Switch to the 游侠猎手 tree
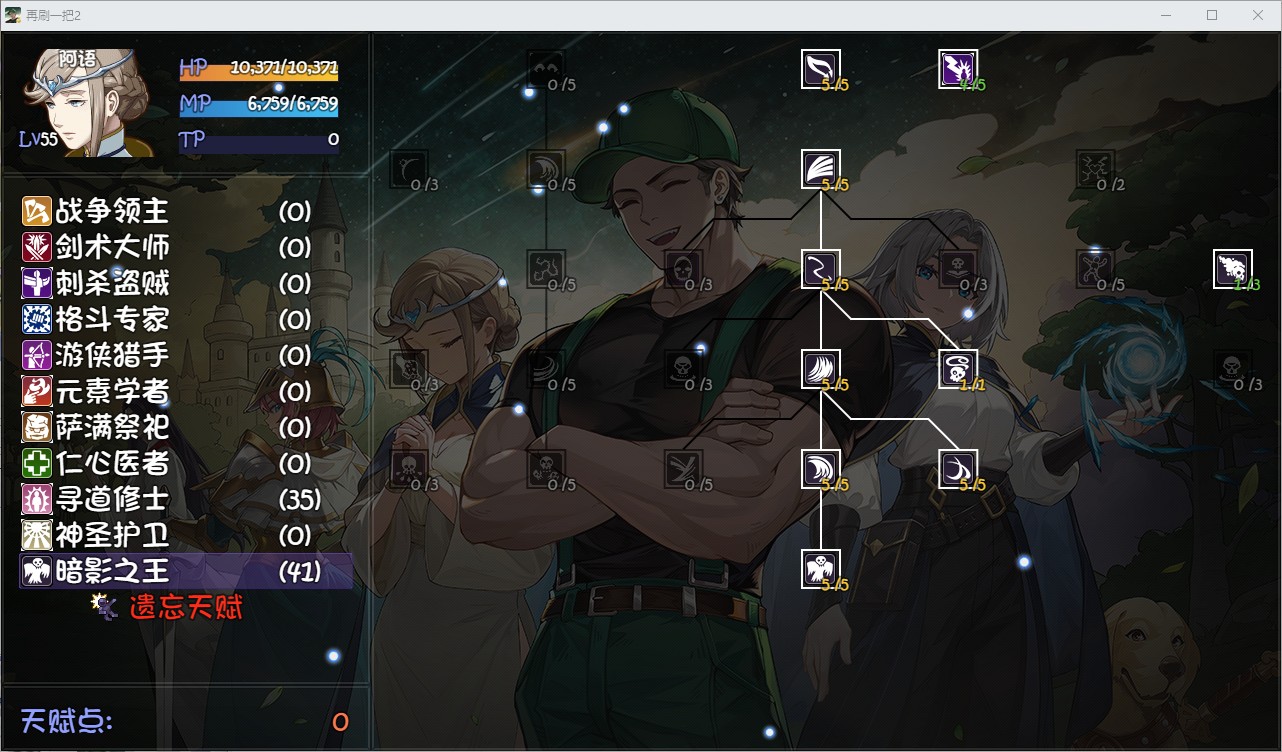This screenshot has height=752, width=1282. [96, 355]
